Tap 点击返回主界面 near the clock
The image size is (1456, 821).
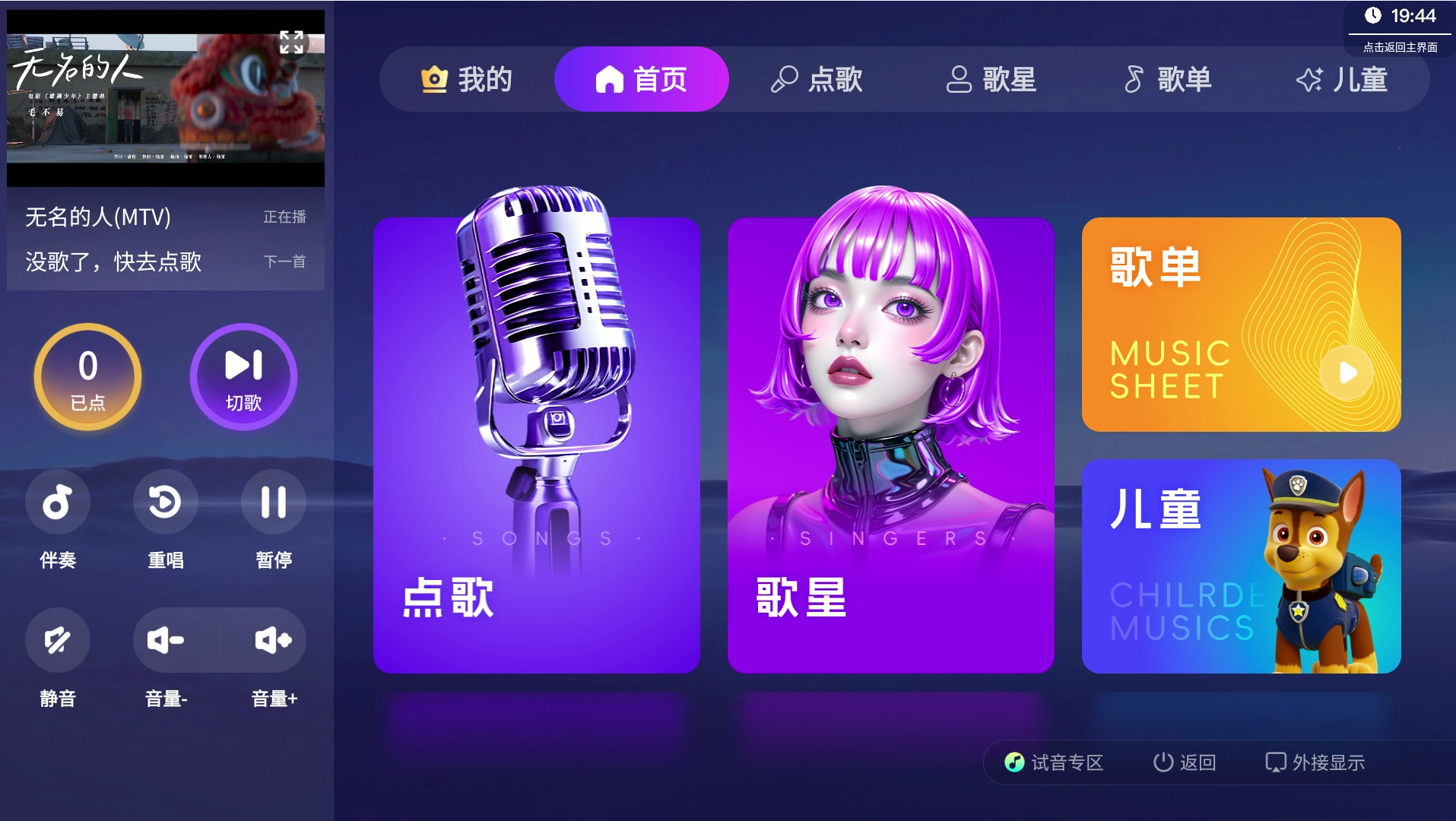point(1401,47)
